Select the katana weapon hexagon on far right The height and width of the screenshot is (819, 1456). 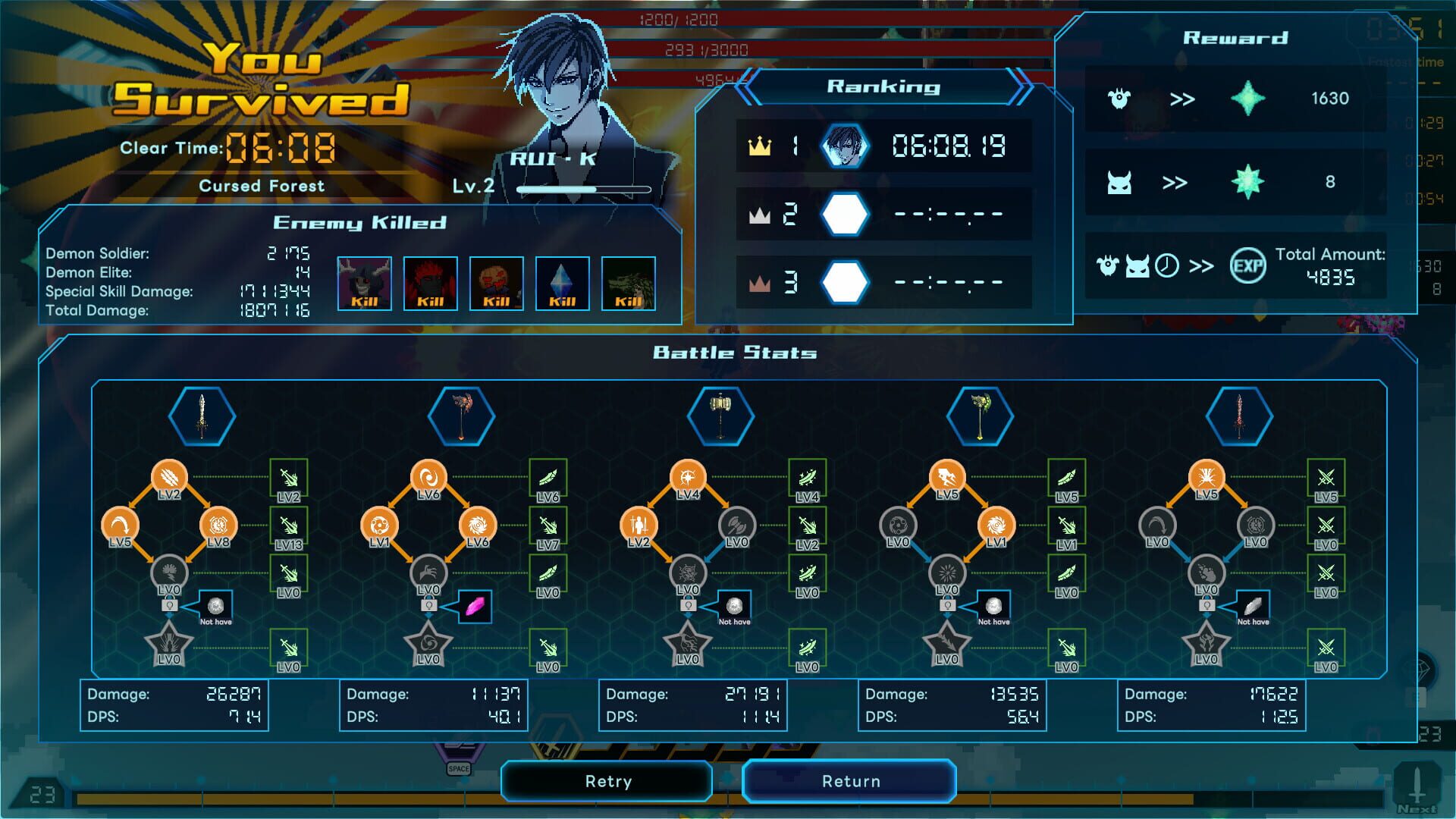[1238, 416]
